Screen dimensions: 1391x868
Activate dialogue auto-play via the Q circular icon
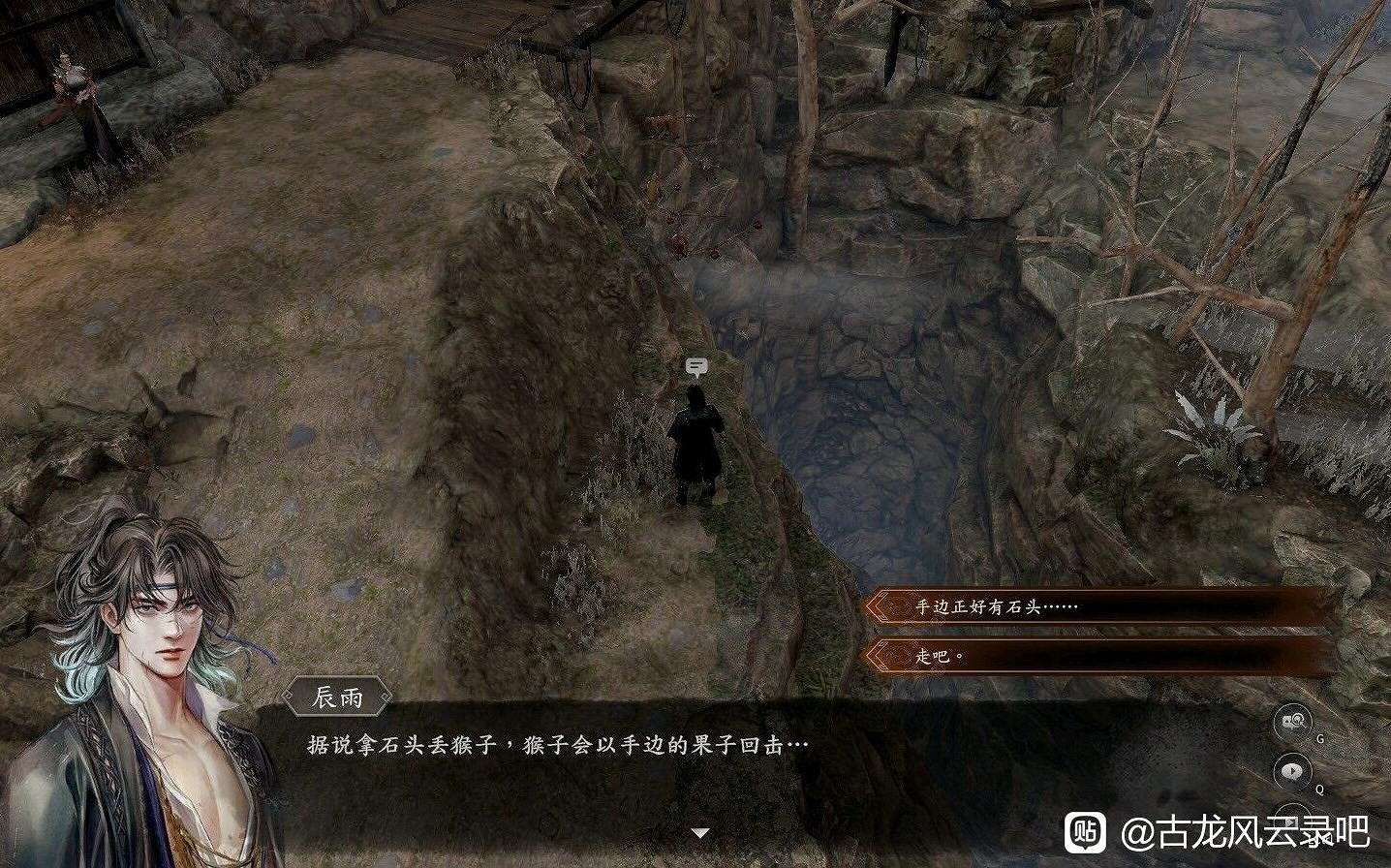1293,770
